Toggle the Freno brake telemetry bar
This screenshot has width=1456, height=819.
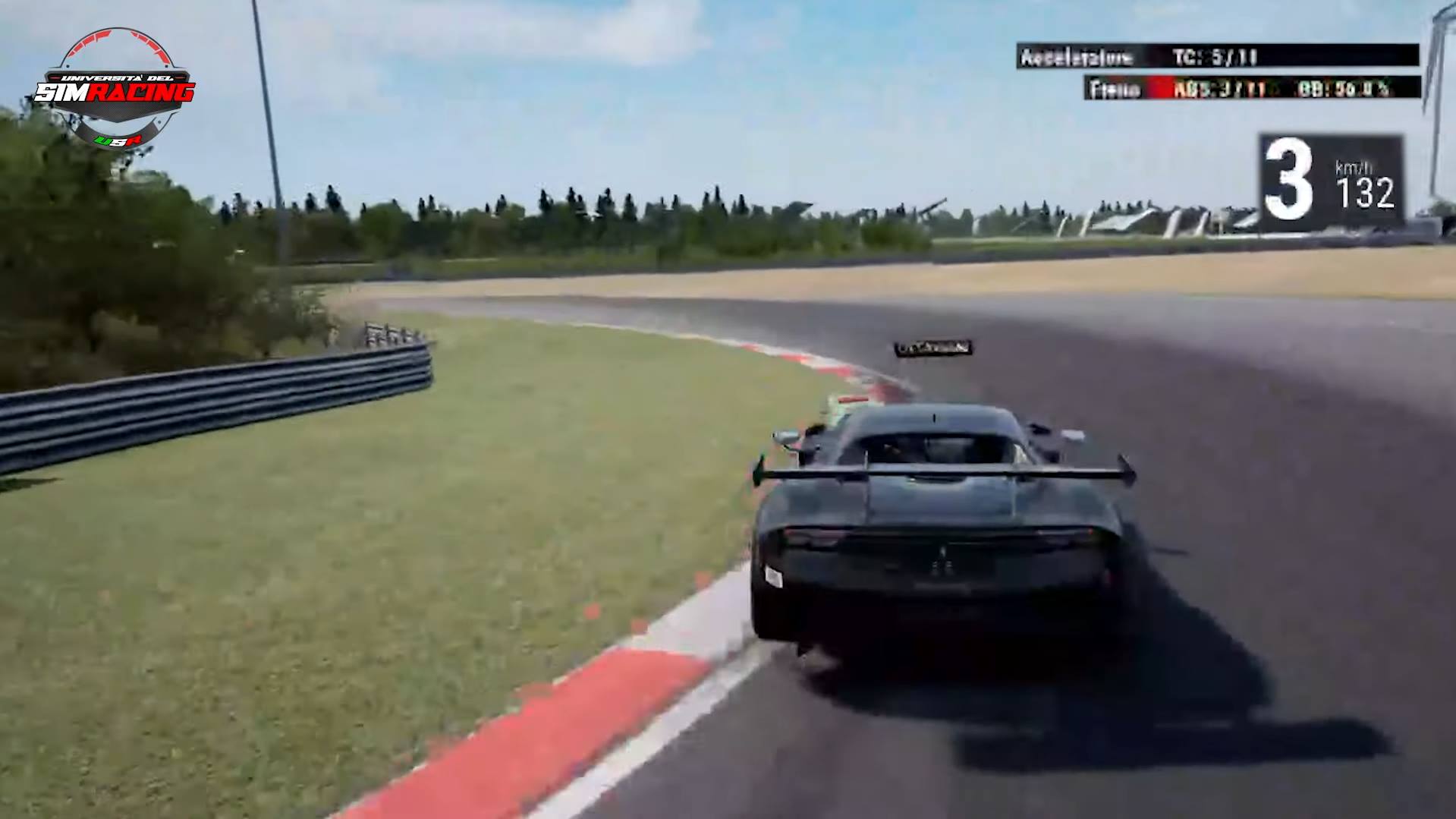click(1244, 90)
